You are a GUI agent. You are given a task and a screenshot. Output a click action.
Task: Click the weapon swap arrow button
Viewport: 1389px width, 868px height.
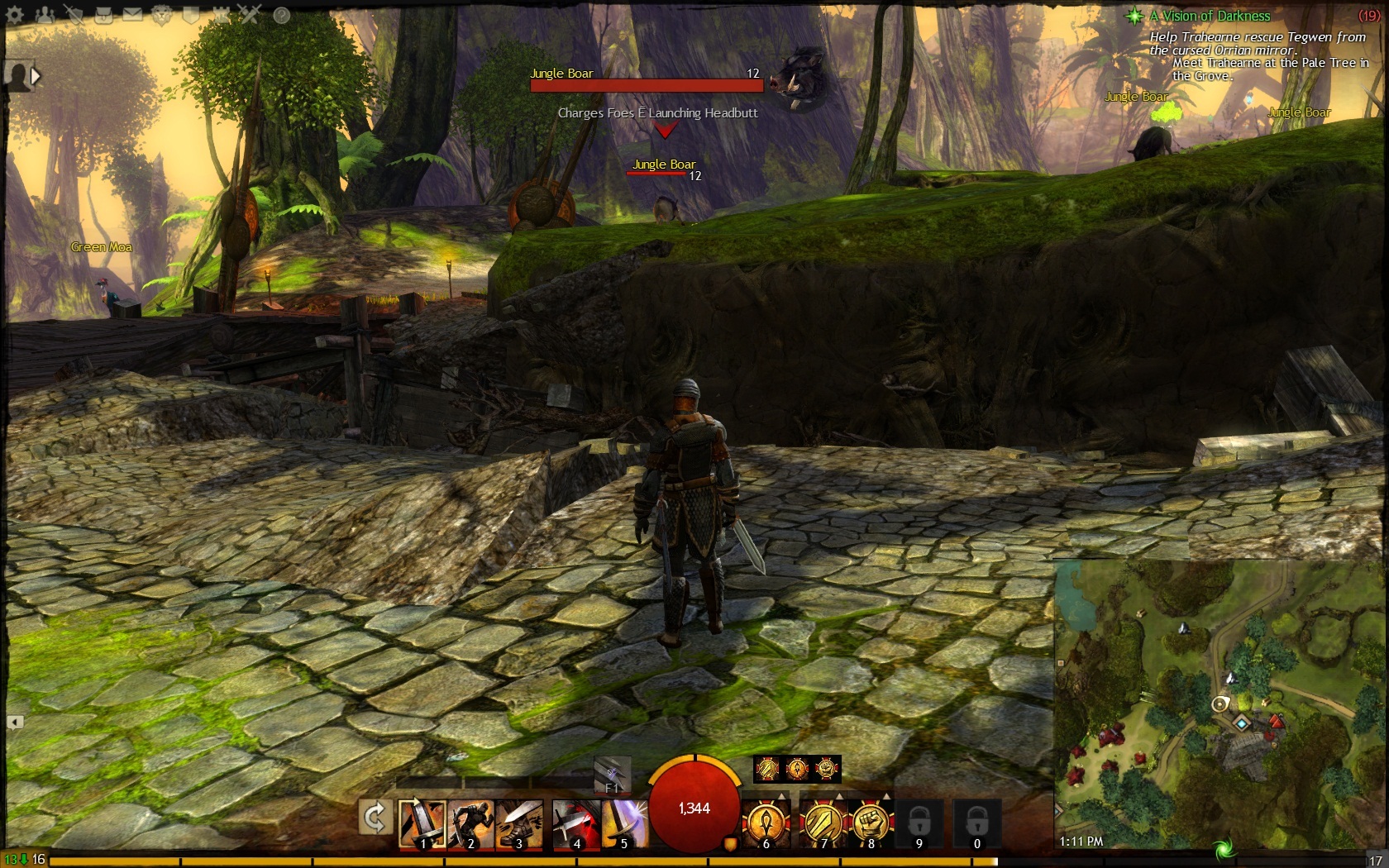coord(375,818)
